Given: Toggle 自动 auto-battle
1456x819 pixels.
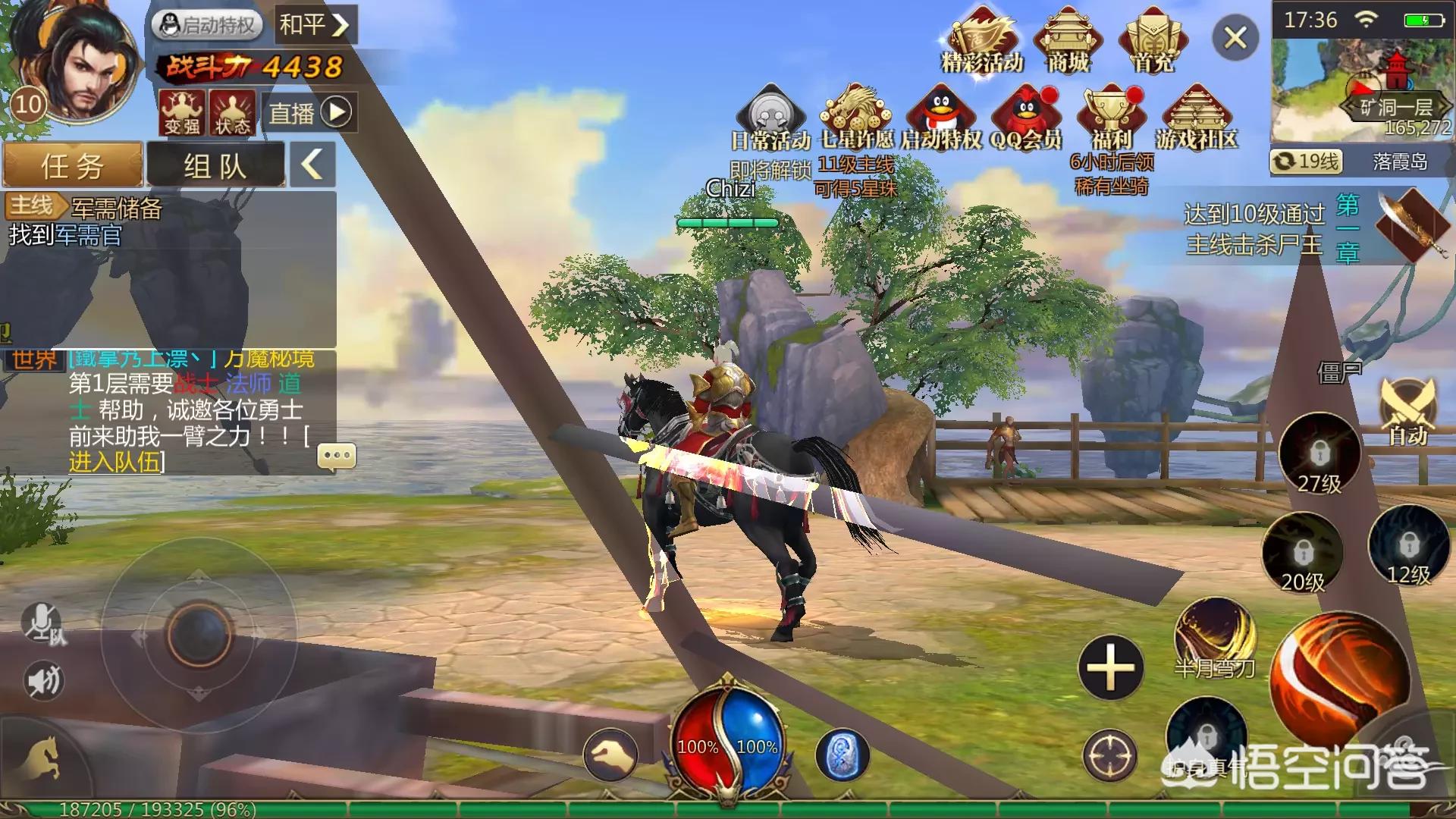Looking at the screenshot, I should (x=1408, y=413).
